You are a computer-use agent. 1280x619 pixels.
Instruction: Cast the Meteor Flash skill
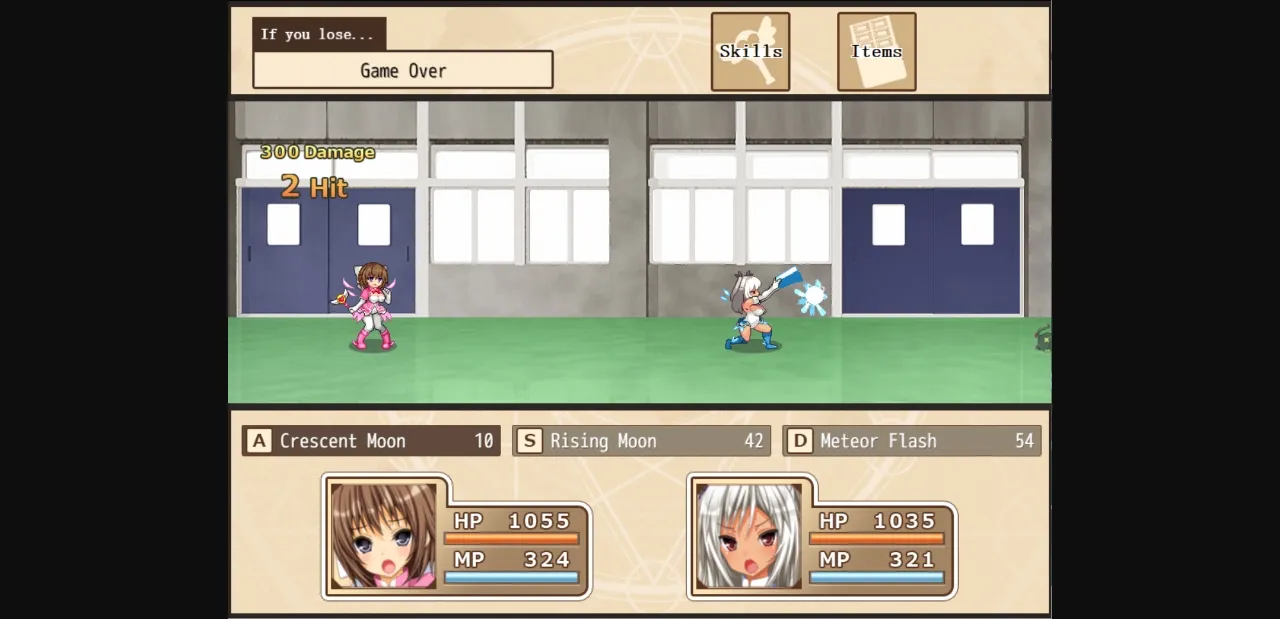point(911,441)
